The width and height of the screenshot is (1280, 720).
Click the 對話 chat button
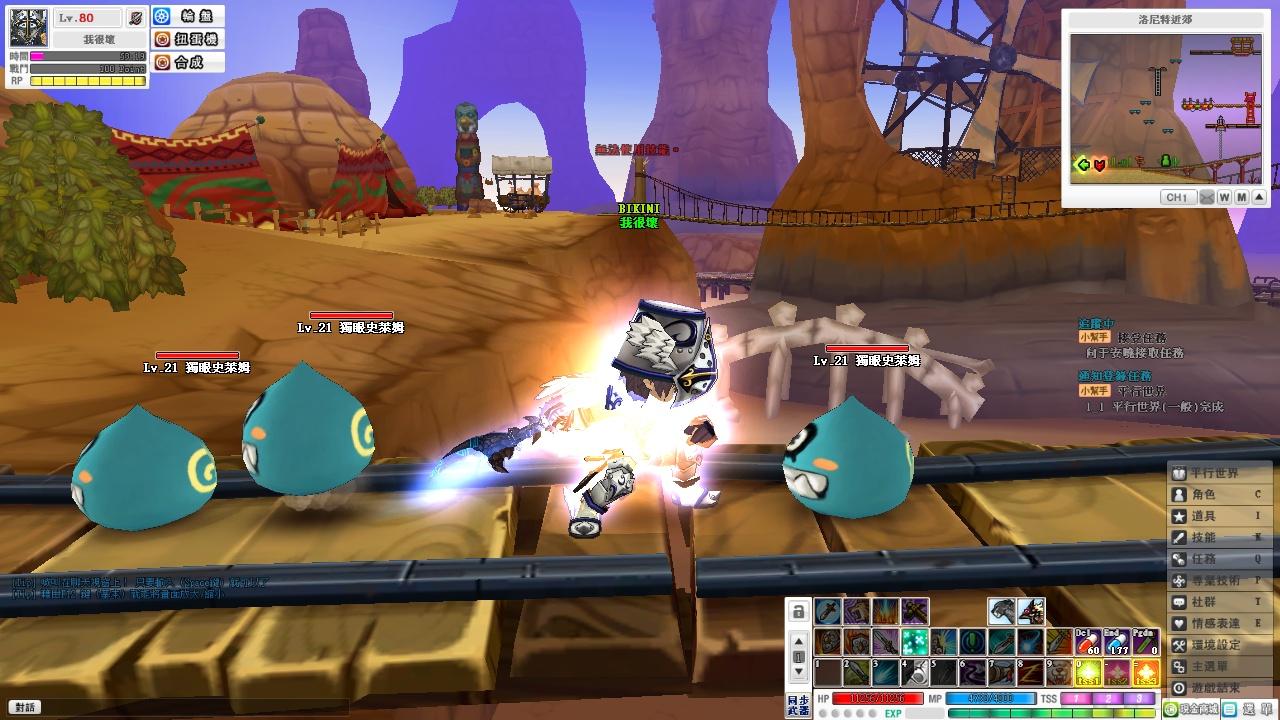(x=25, y=707)
